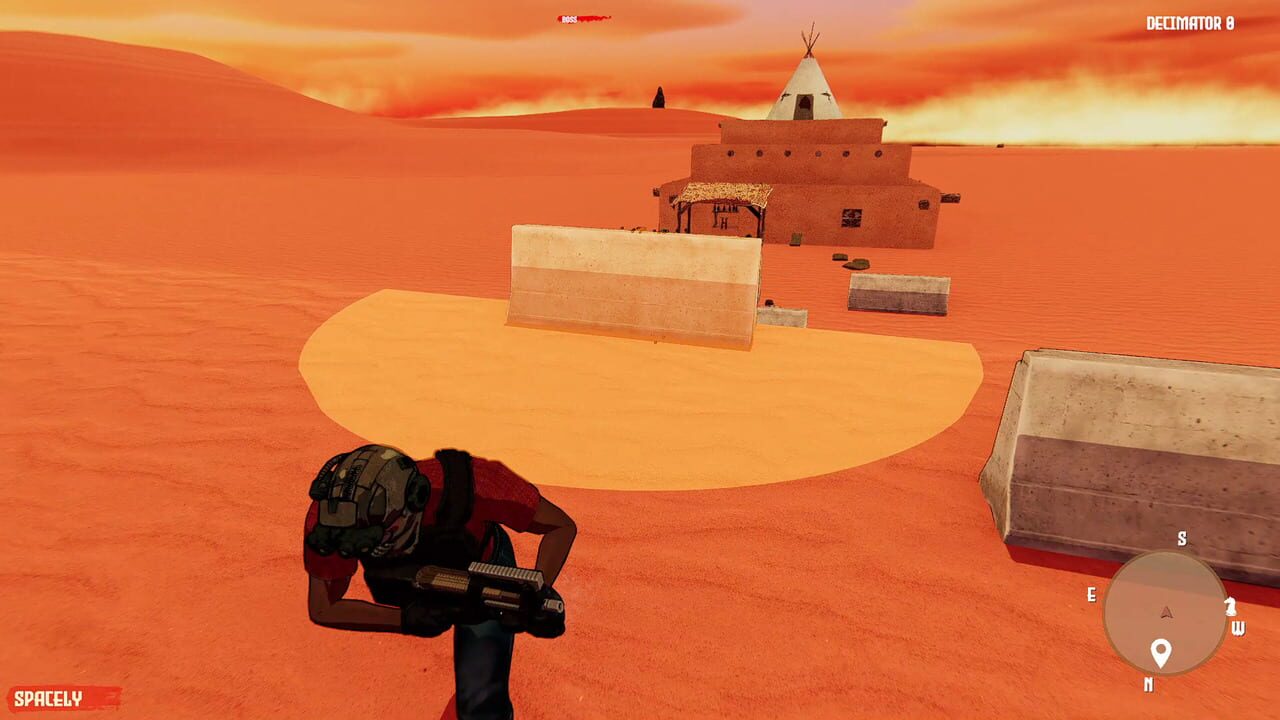1280x720 pixels.
Task: Click the "W" direction marker on the compass
Action: click(1240, 628)
